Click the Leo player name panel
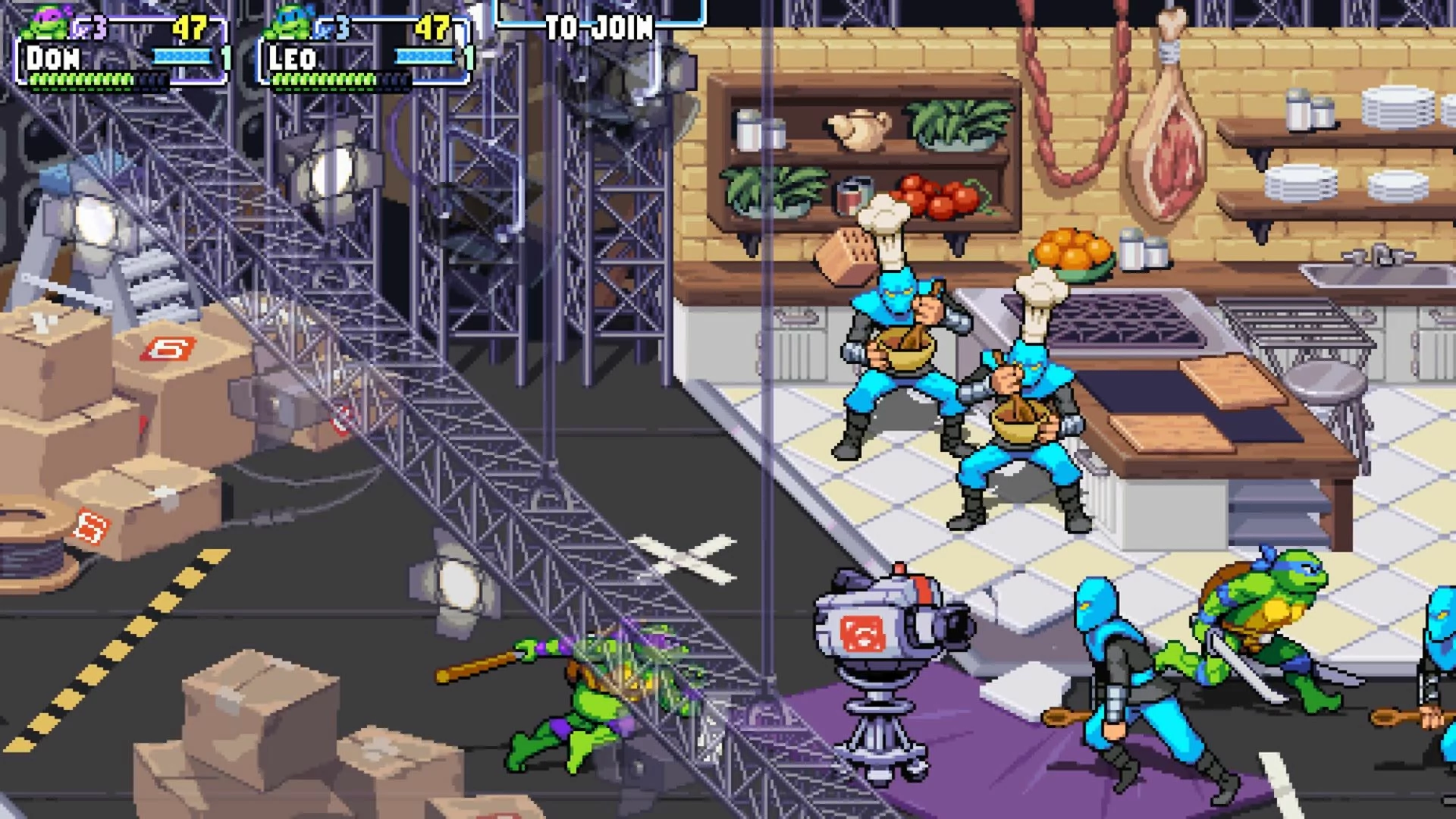The height and width of the screenshot is (819, 1456). [x=292, y=58]
